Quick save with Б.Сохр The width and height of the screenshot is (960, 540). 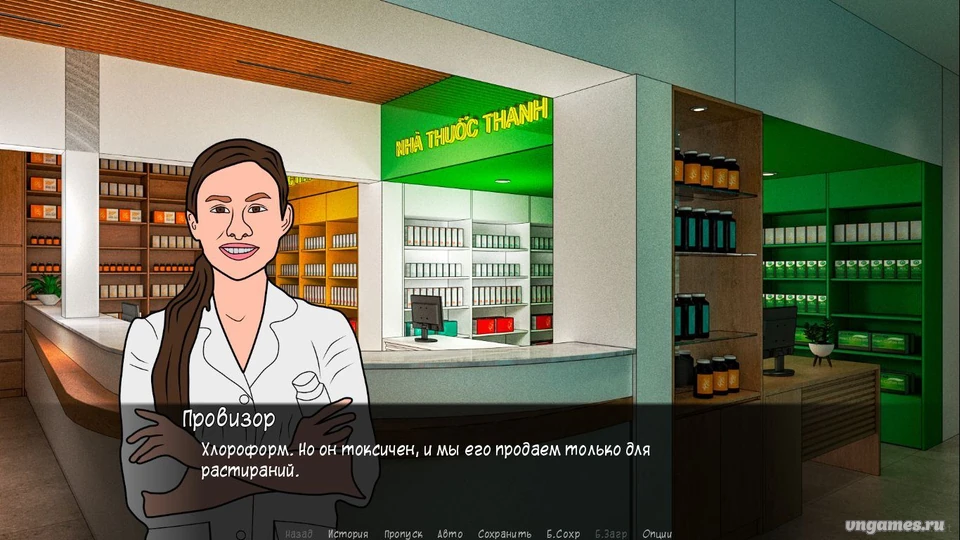[x=563, y=534]
